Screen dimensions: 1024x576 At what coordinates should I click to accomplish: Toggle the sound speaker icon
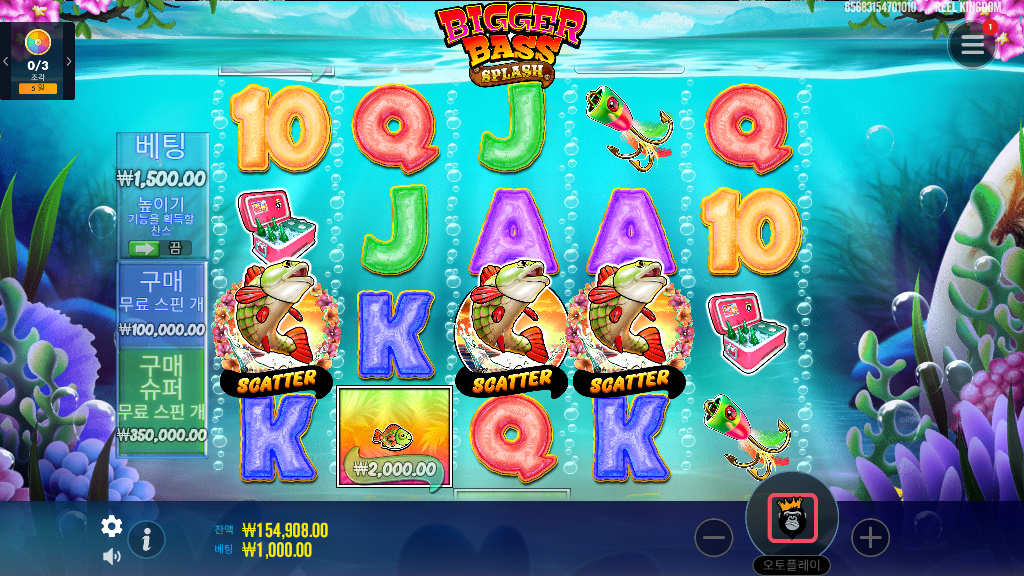pyautogui.click(x=112, y=556)
